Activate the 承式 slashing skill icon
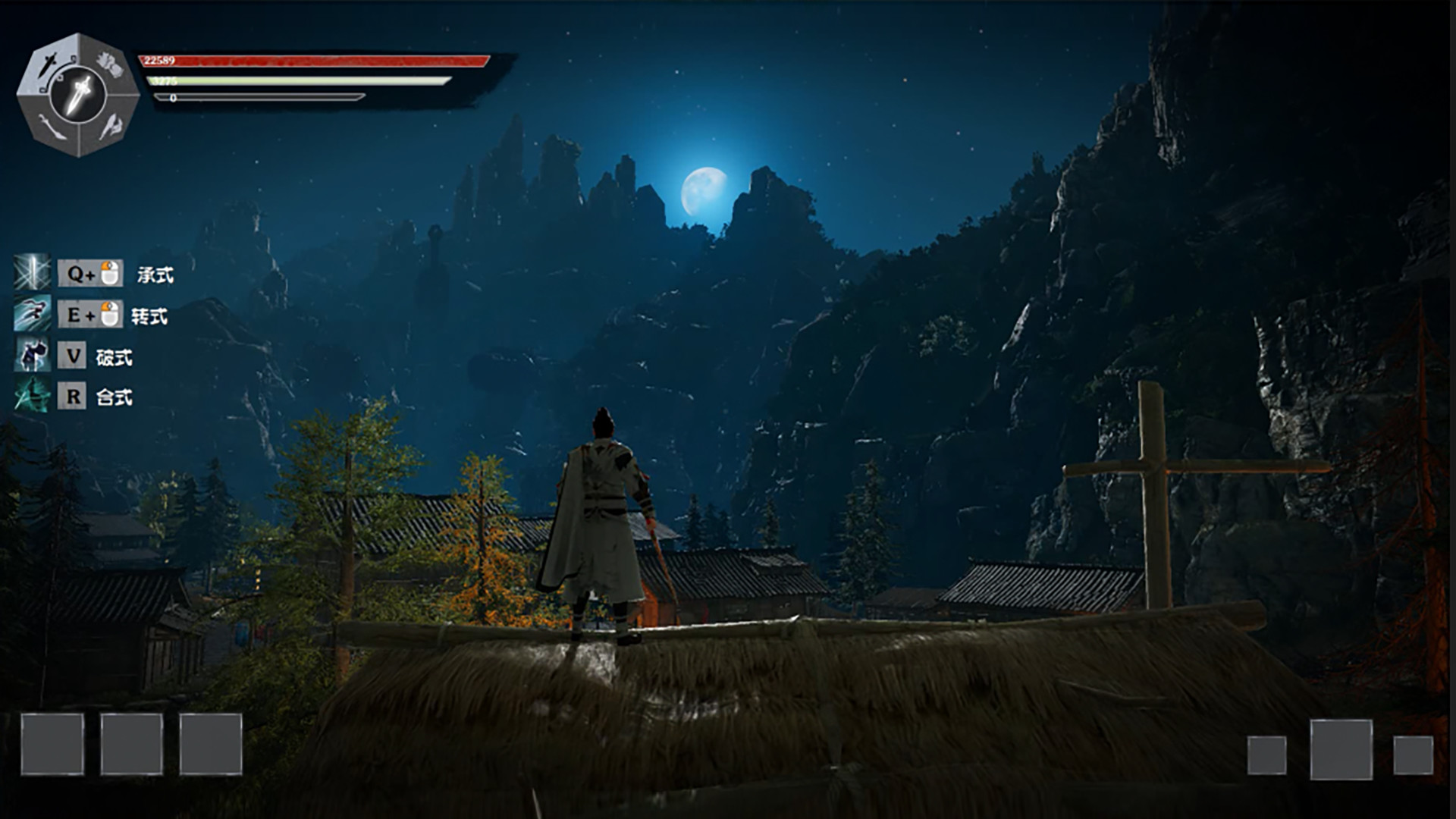 click(x=33, y=273)
